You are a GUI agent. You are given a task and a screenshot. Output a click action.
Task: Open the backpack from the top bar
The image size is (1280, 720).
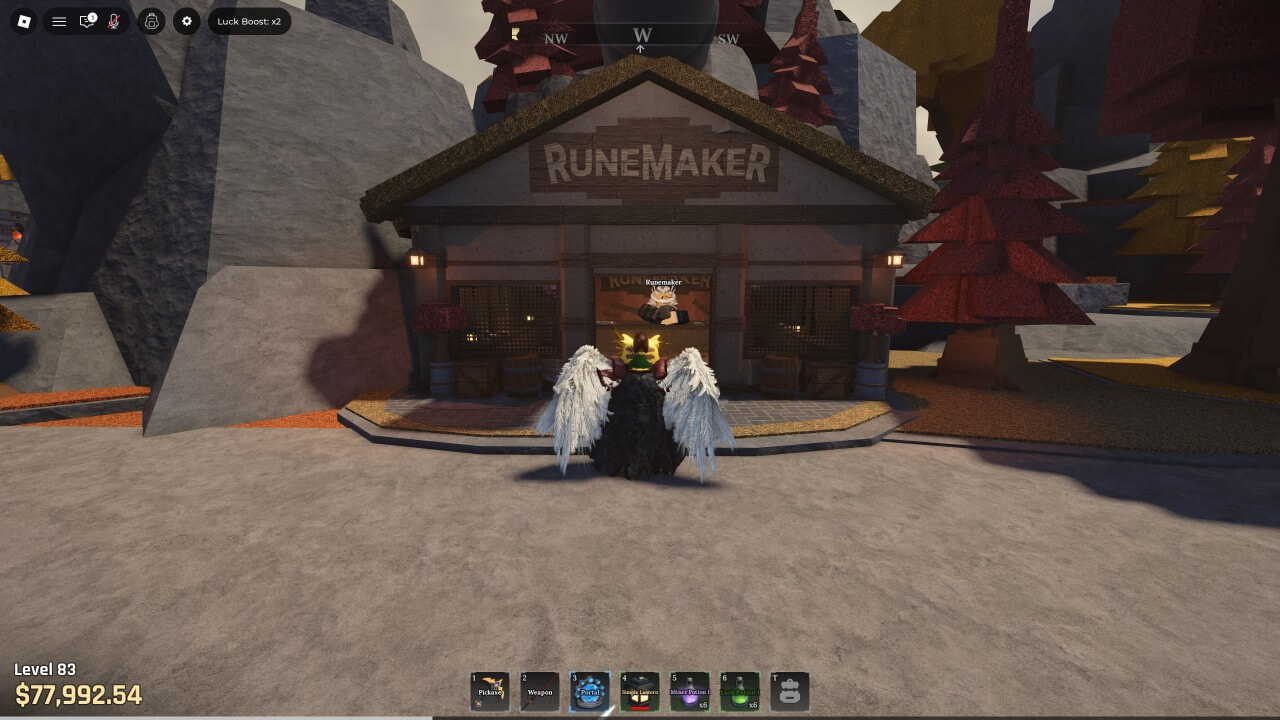coord(151,21)
